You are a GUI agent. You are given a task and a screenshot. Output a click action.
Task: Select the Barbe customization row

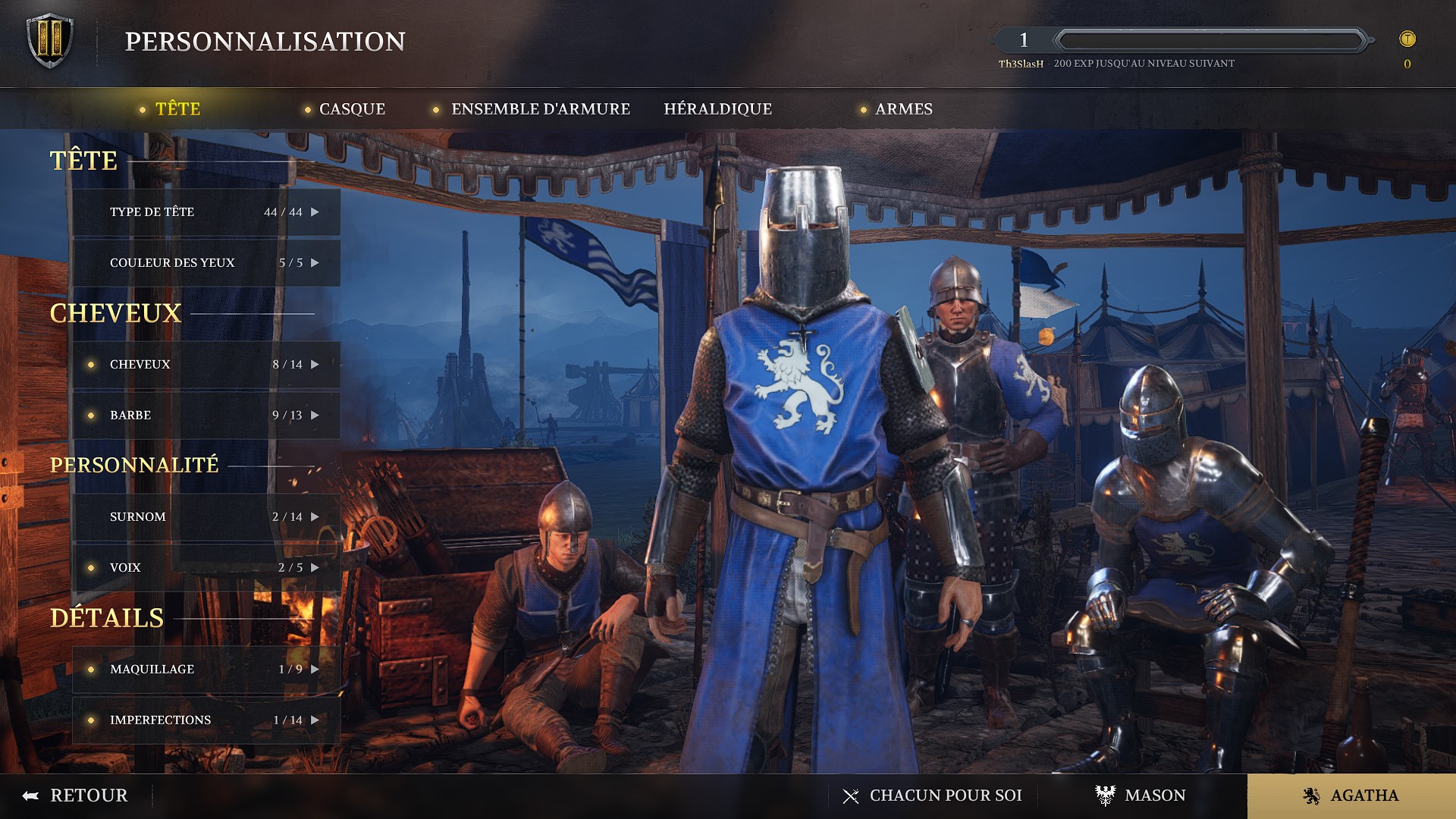pos(206,416)
